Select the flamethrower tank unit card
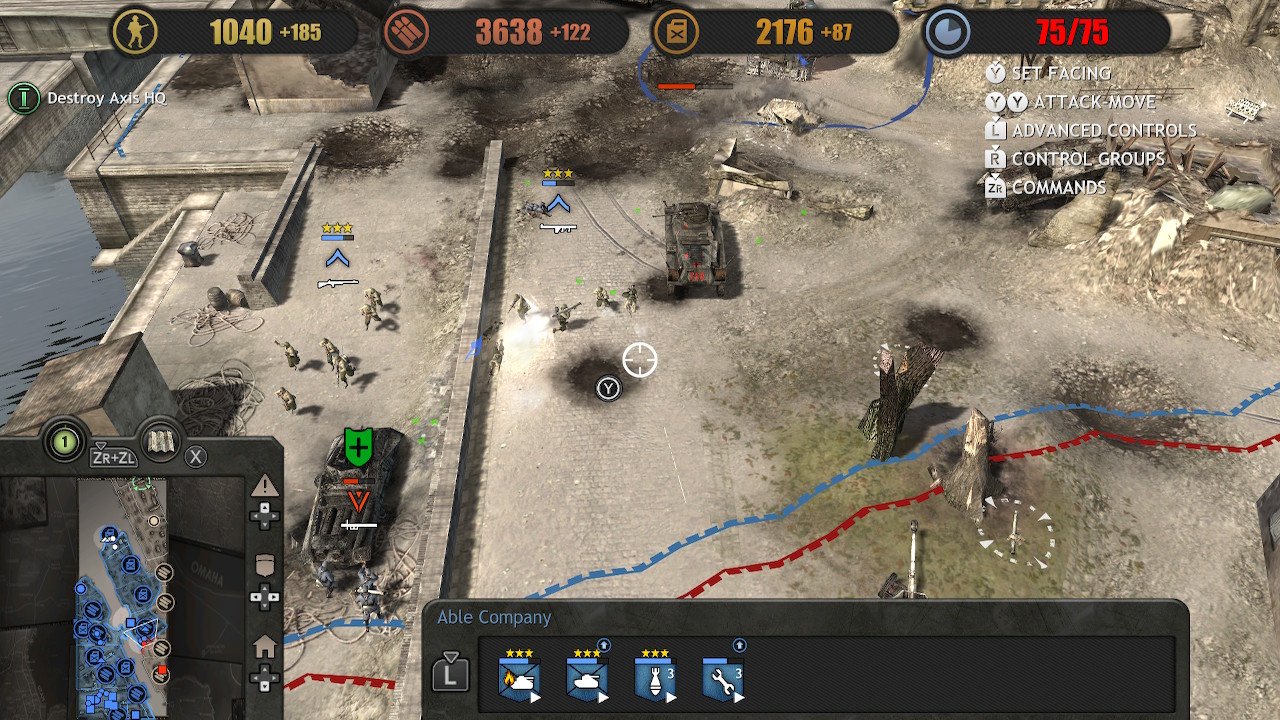Screen dimensions: 1280x720 coord(519,680)
